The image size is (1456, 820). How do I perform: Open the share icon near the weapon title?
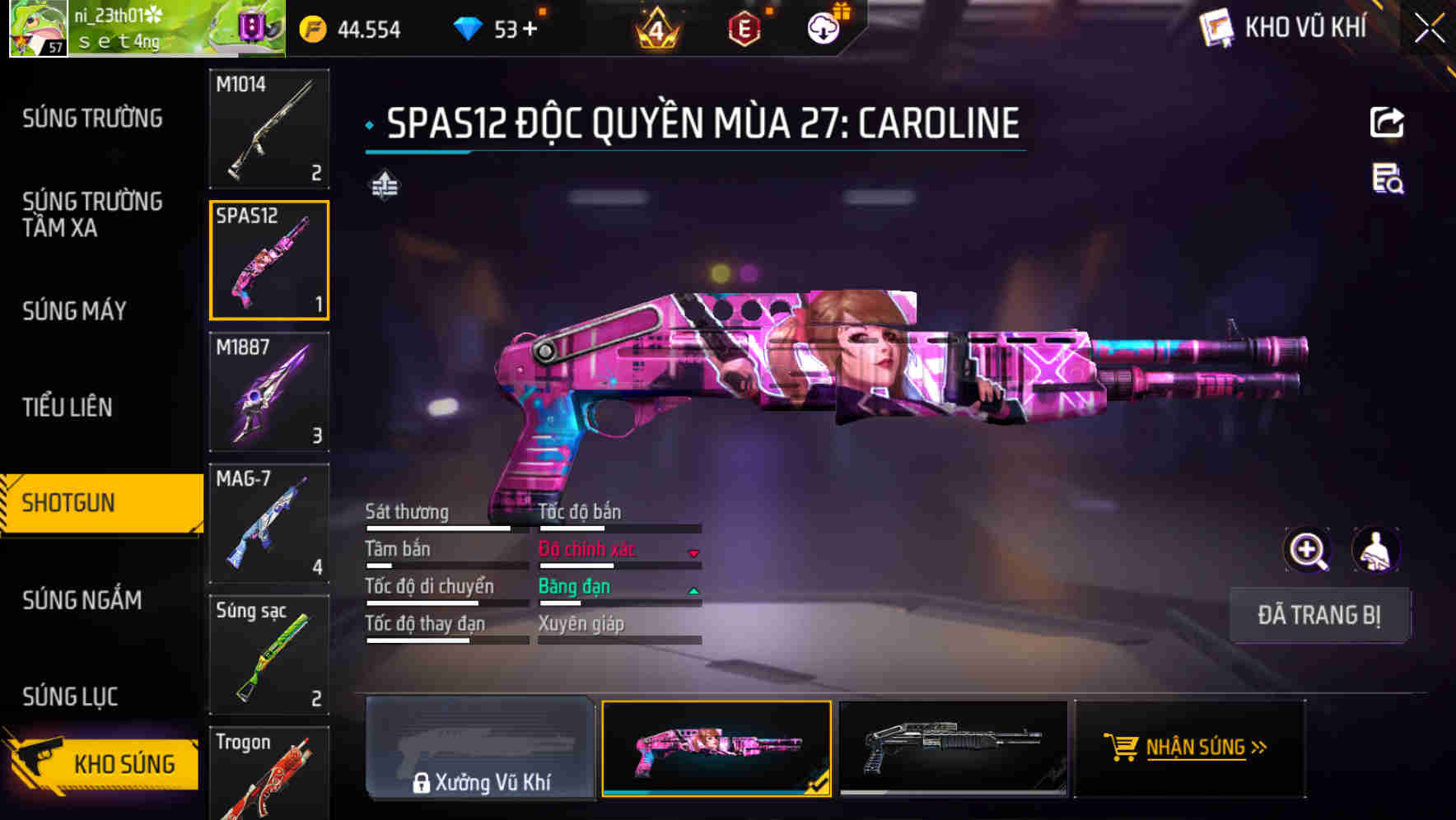1387,121
